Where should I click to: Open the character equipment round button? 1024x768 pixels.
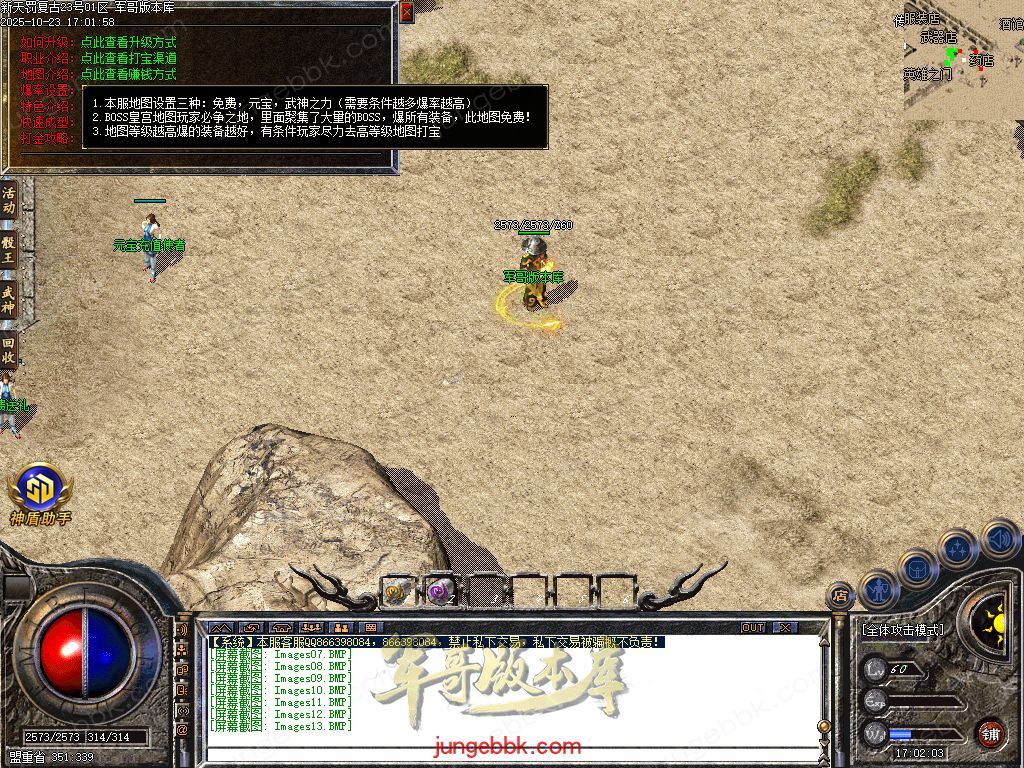(879, 590)
